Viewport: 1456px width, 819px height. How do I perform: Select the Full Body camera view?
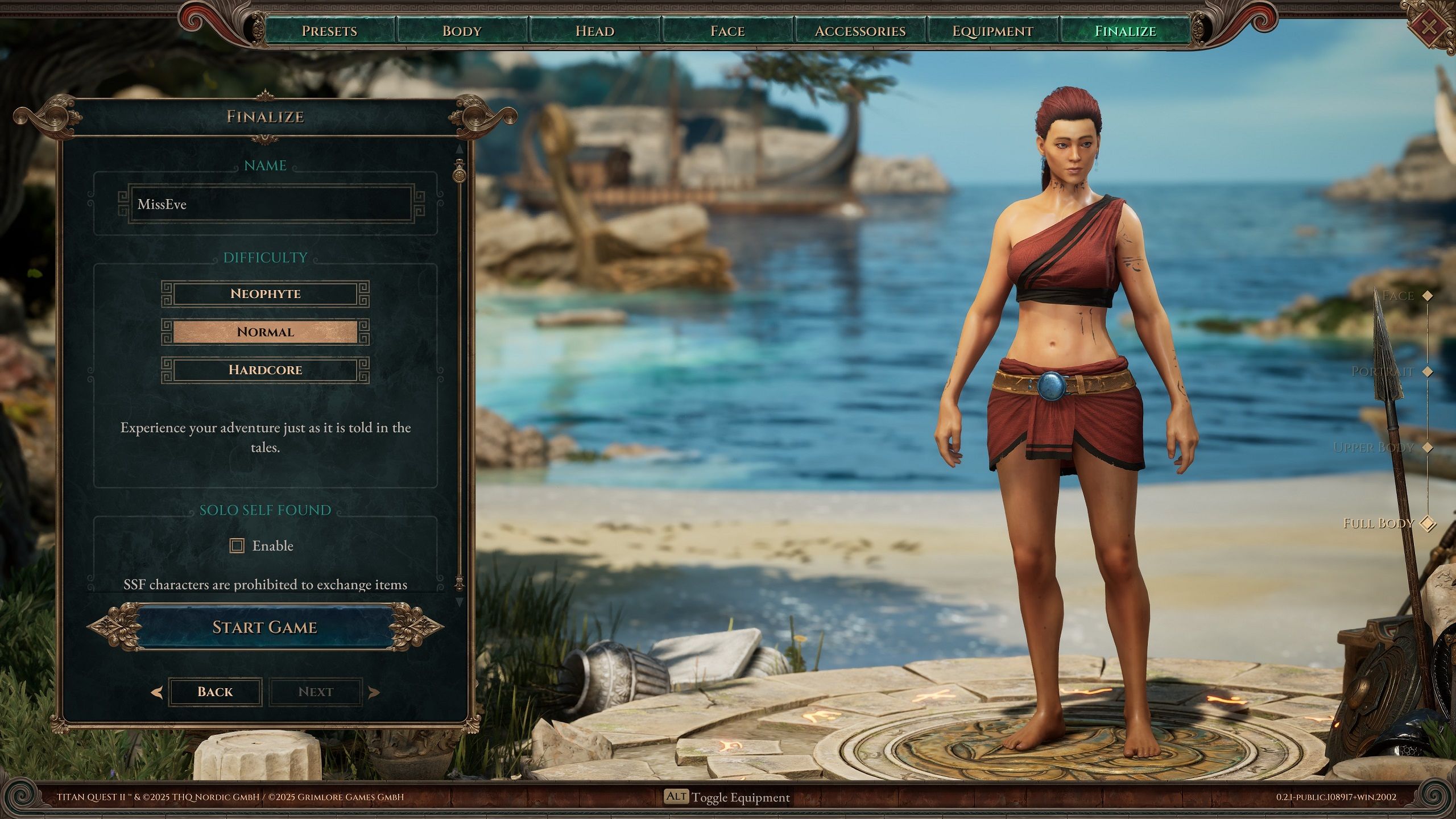[1427, 523]
